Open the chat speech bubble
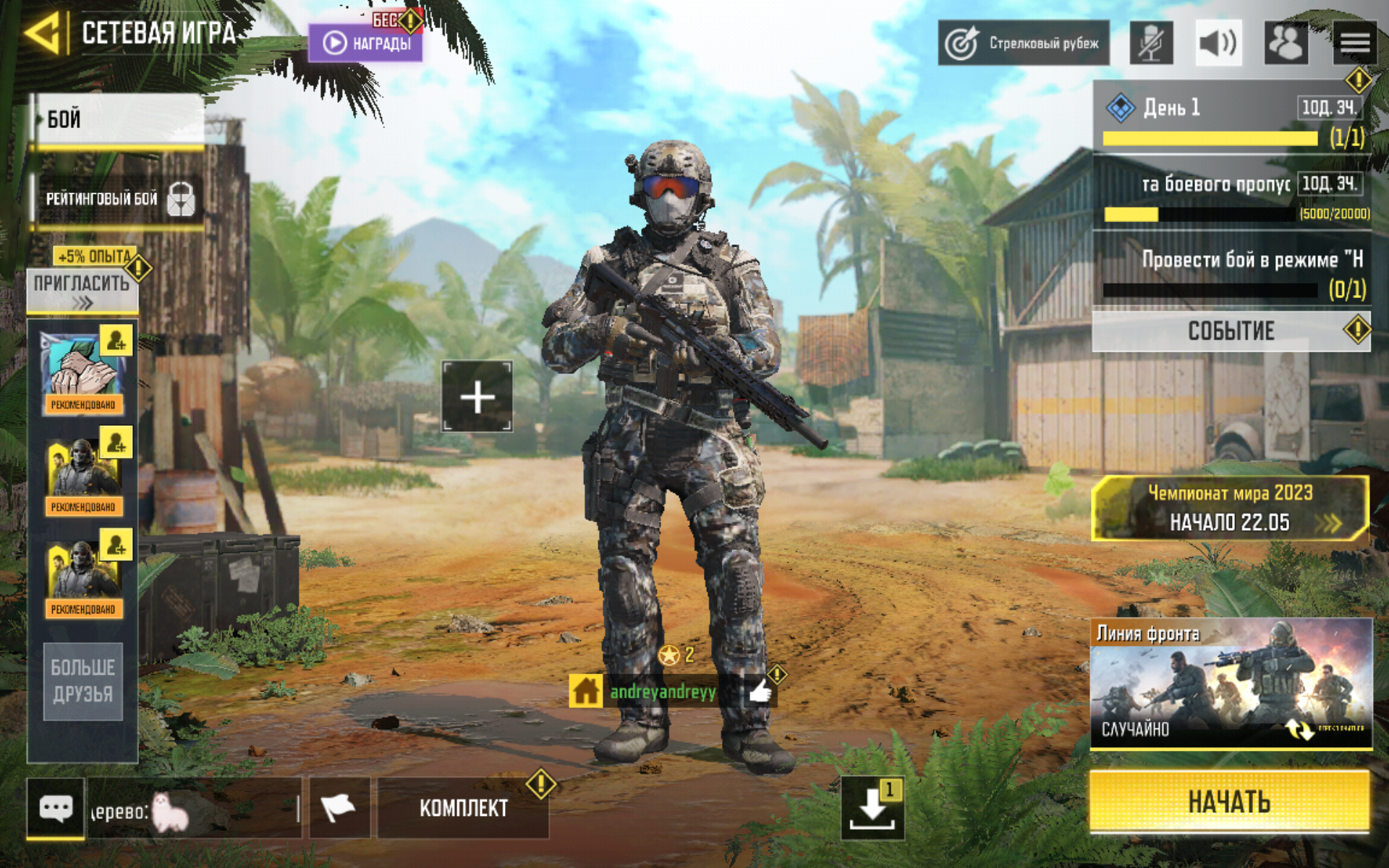This screenshot has height=868, width=1389. (x=56, y=807)
